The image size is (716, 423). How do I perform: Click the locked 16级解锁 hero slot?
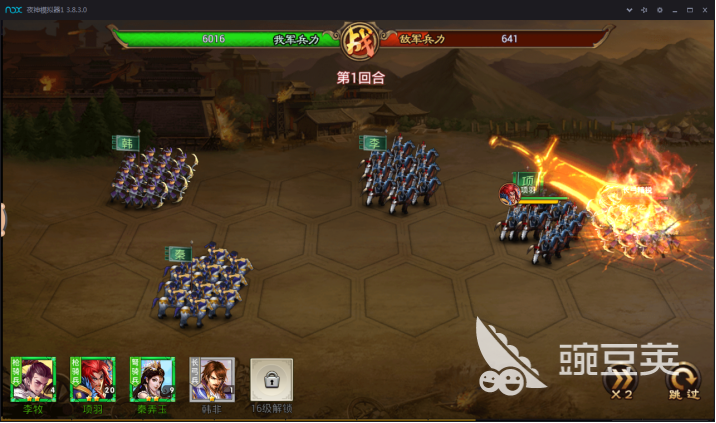[x=271, y=380]
